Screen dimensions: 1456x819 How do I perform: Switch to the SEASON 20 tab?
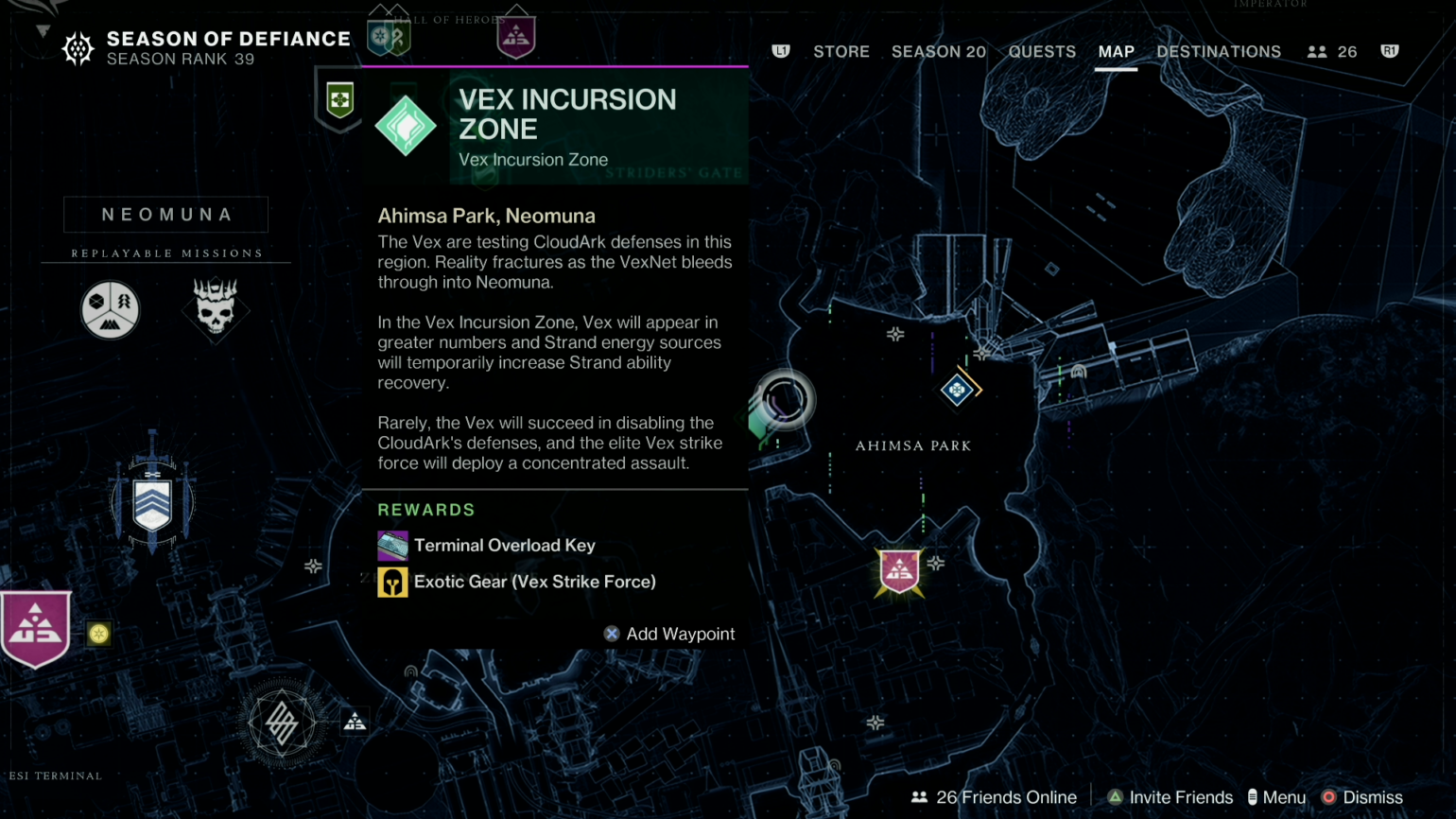(x=939, y=52)
